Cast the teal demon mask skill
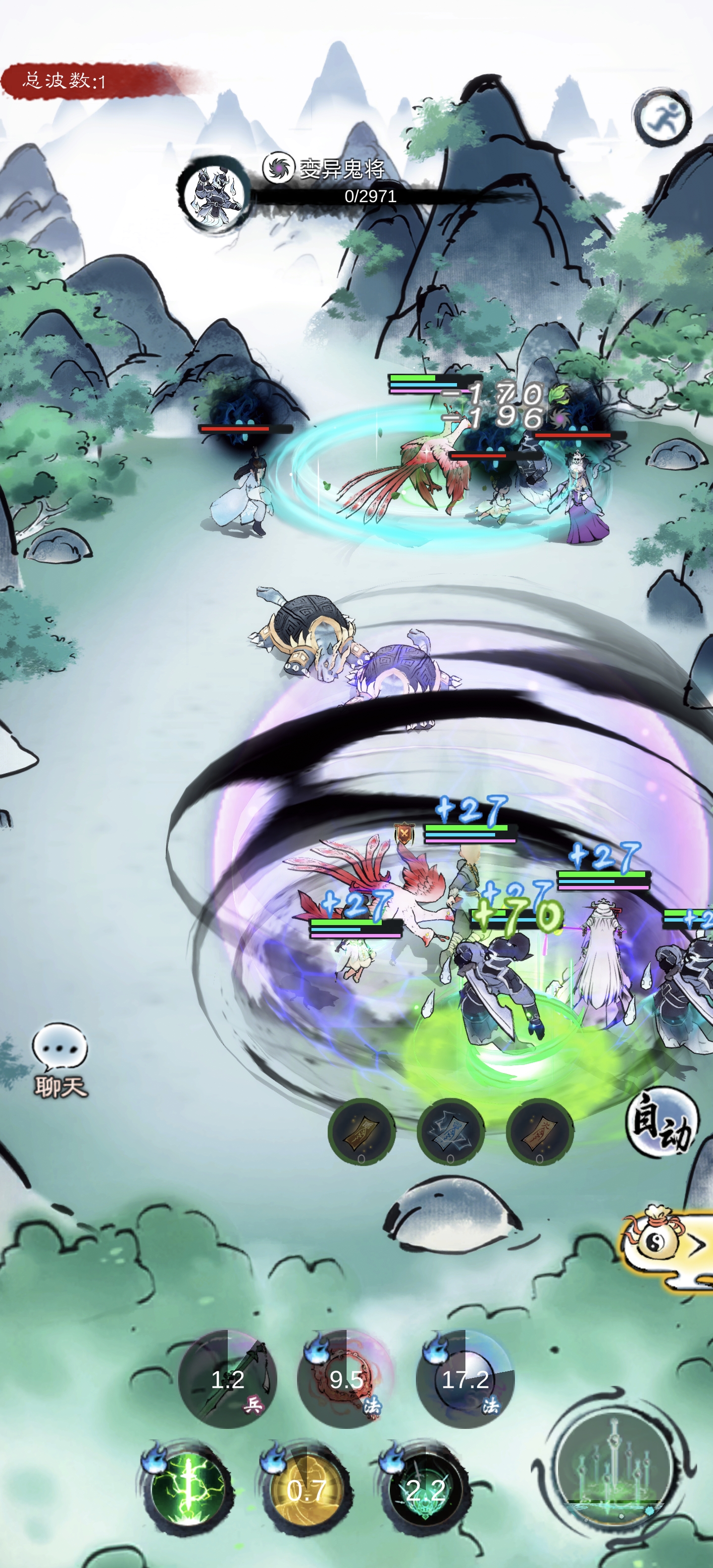 click(425, 1489)
